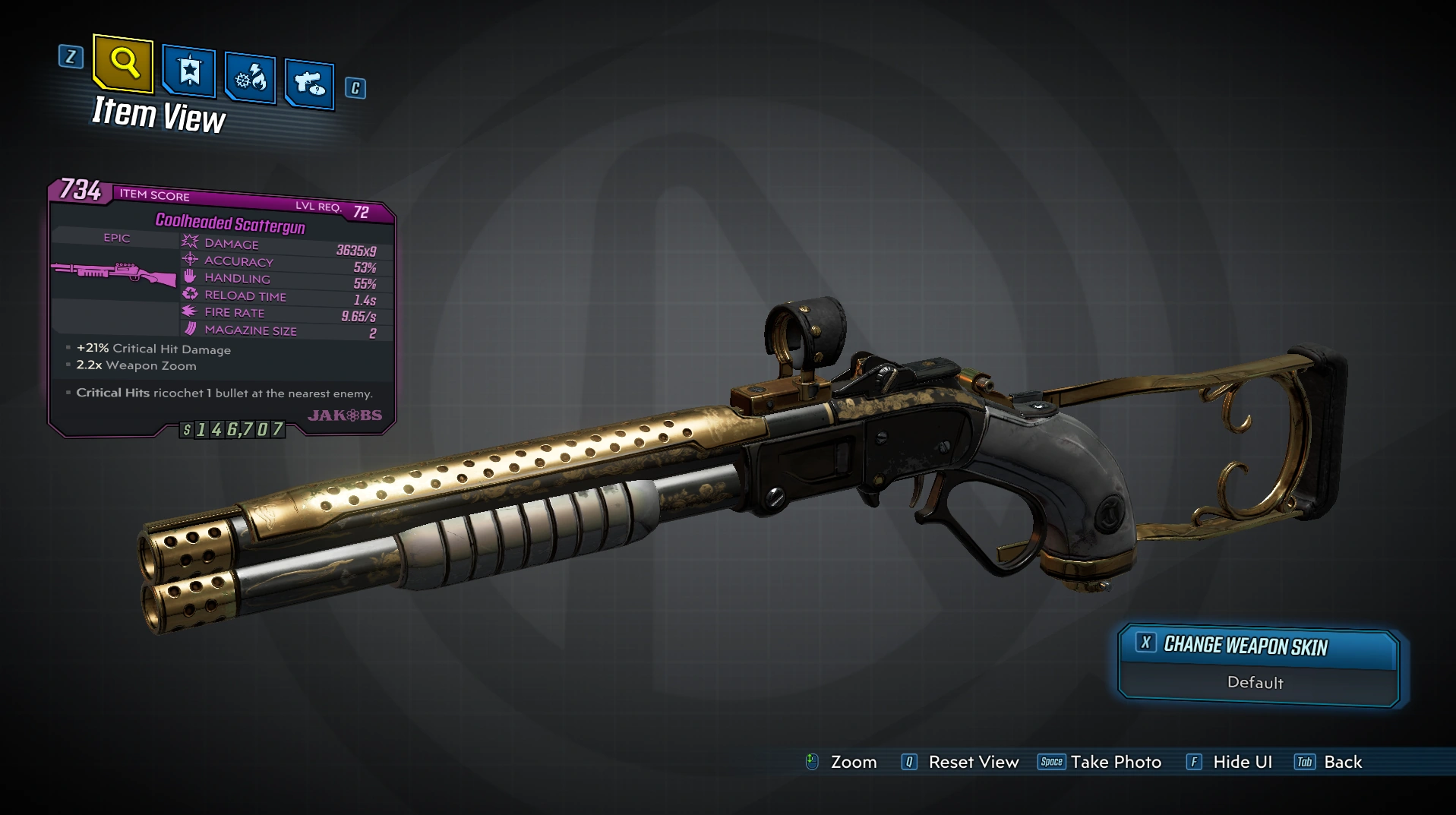Switch to the star banner tab

point(189,72)
